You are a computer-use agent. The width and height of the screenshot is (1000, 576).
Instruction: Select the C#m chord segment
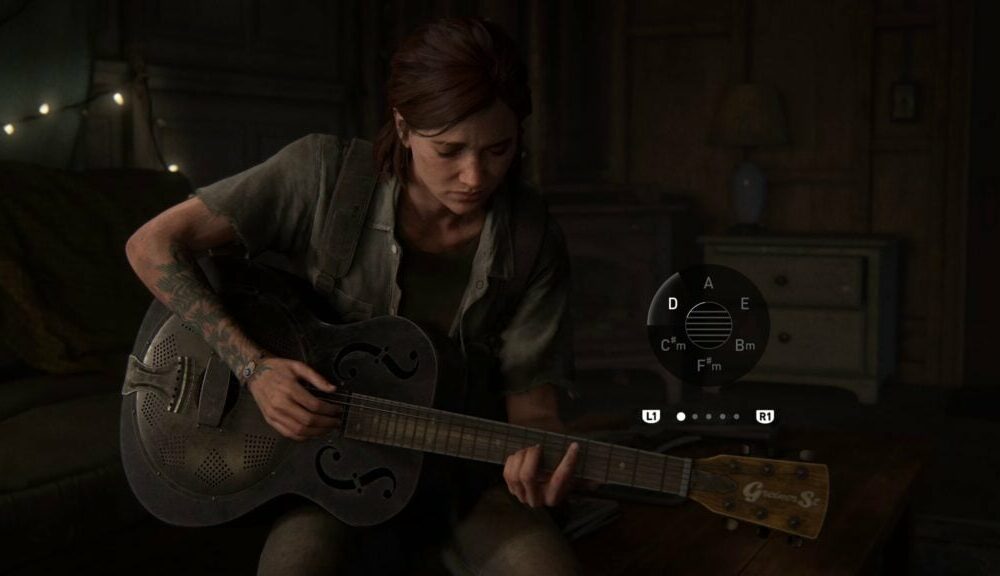(671, 346)
